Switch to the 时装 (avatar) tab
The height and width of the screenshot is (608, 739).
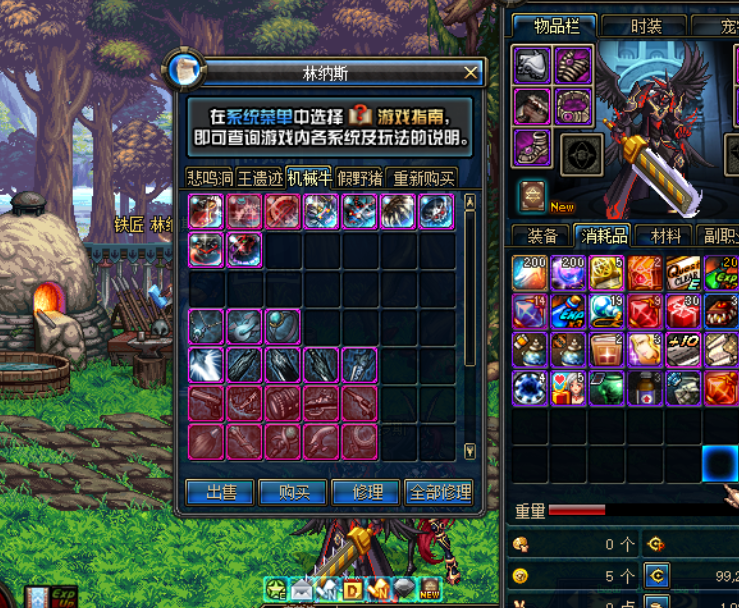[646, 27]
